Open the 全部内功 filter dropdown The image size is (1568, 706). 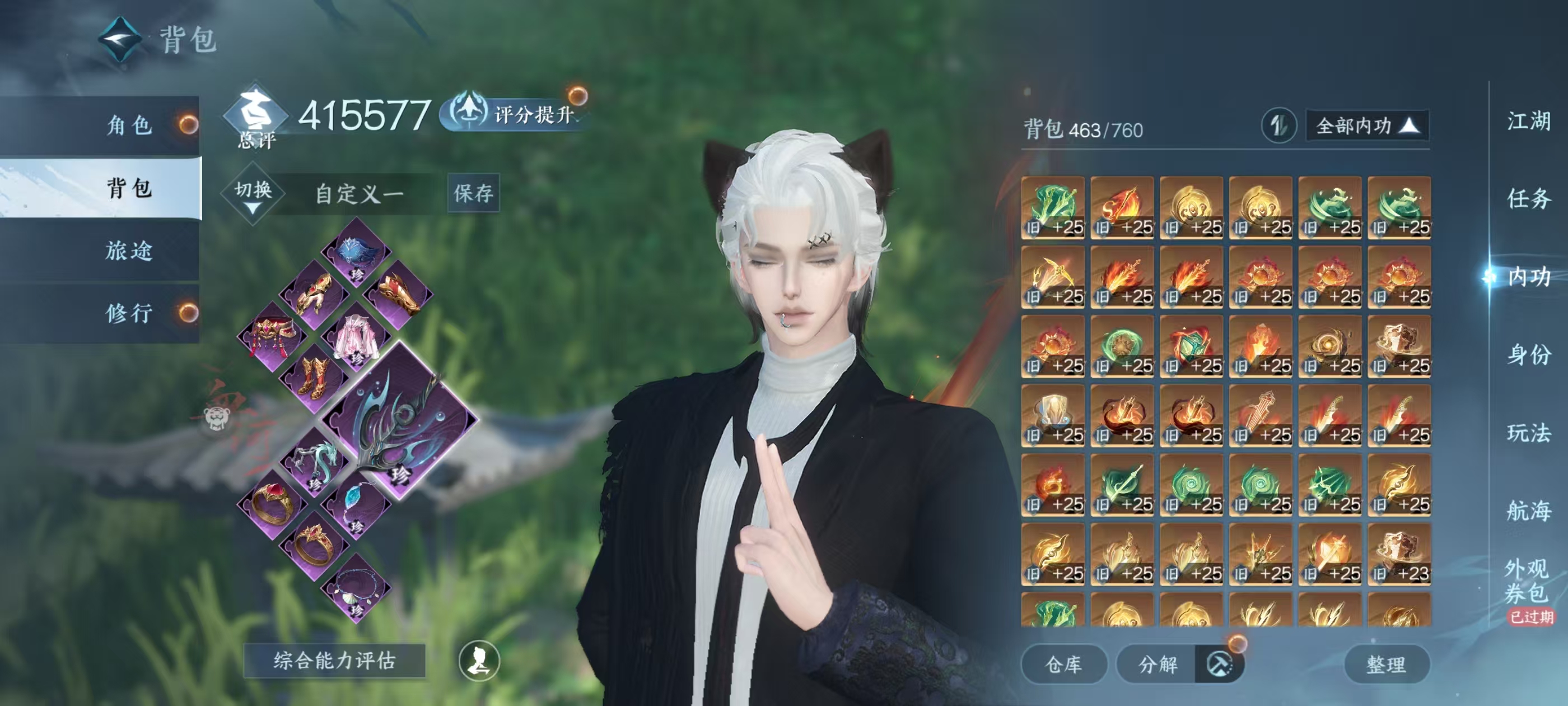[1366, 126]
